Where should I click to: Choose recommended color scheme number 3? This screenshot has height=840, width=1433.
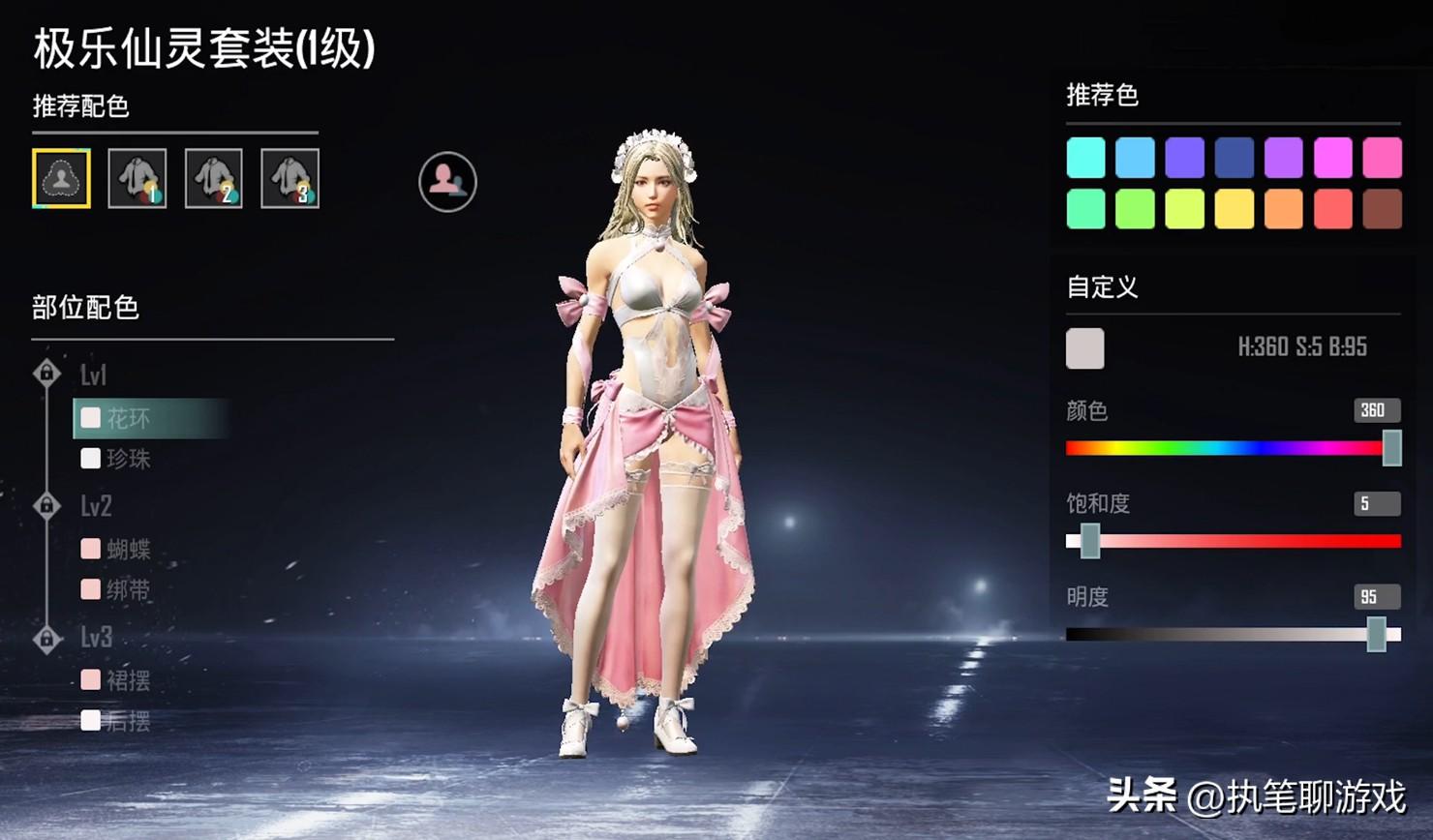point(290,178)
